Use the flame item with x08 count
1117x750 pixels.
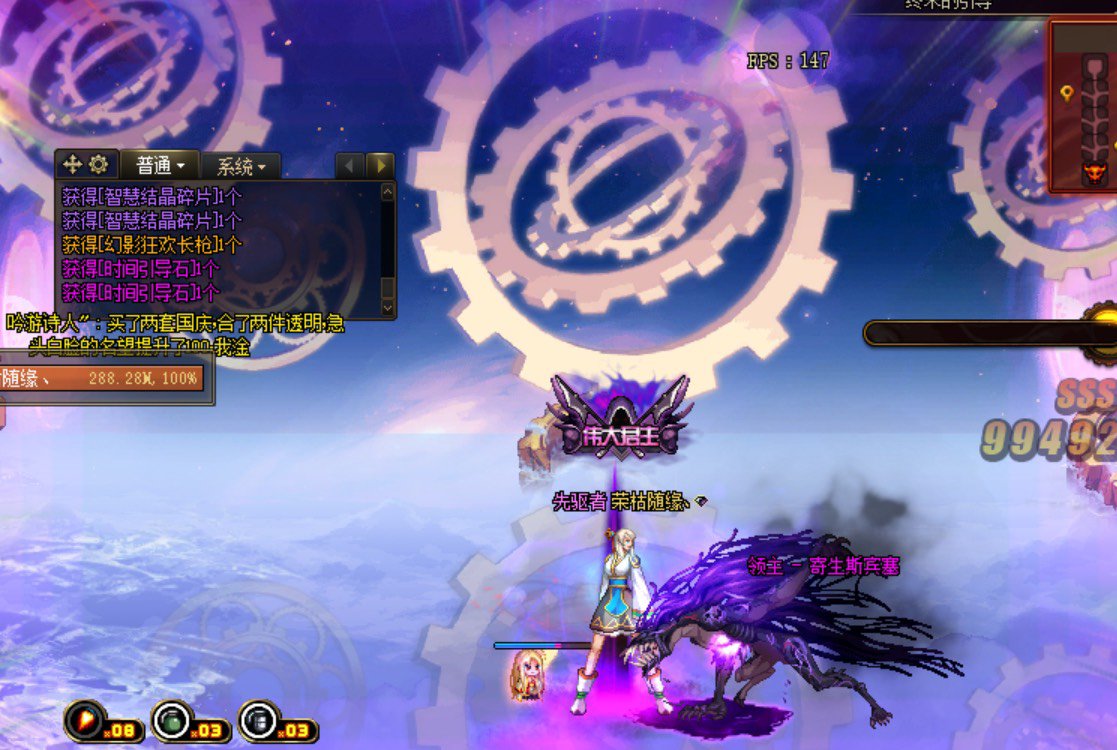coord(84,719)
